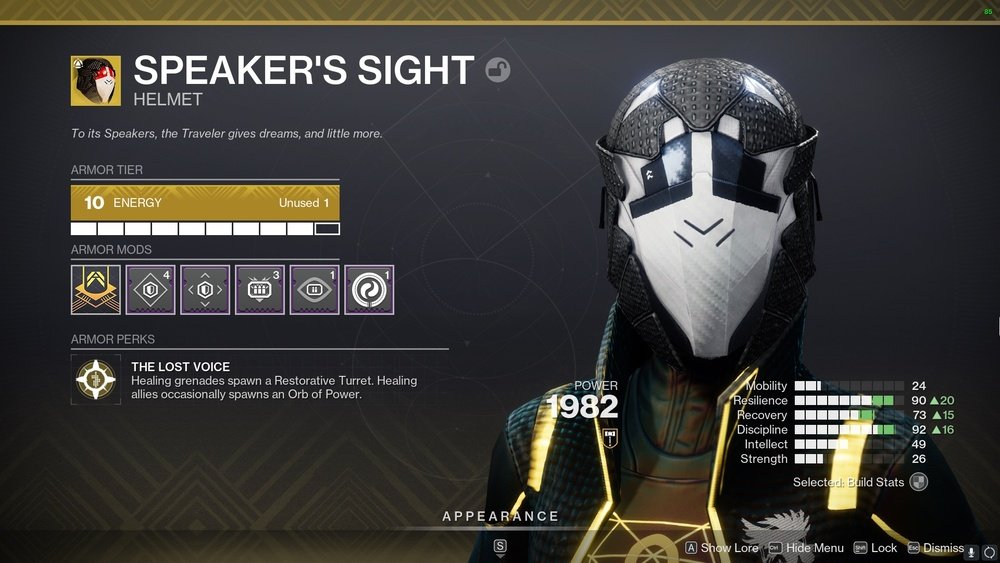Toggle the Selected: Build Stats view

click(x=918, y=482)
